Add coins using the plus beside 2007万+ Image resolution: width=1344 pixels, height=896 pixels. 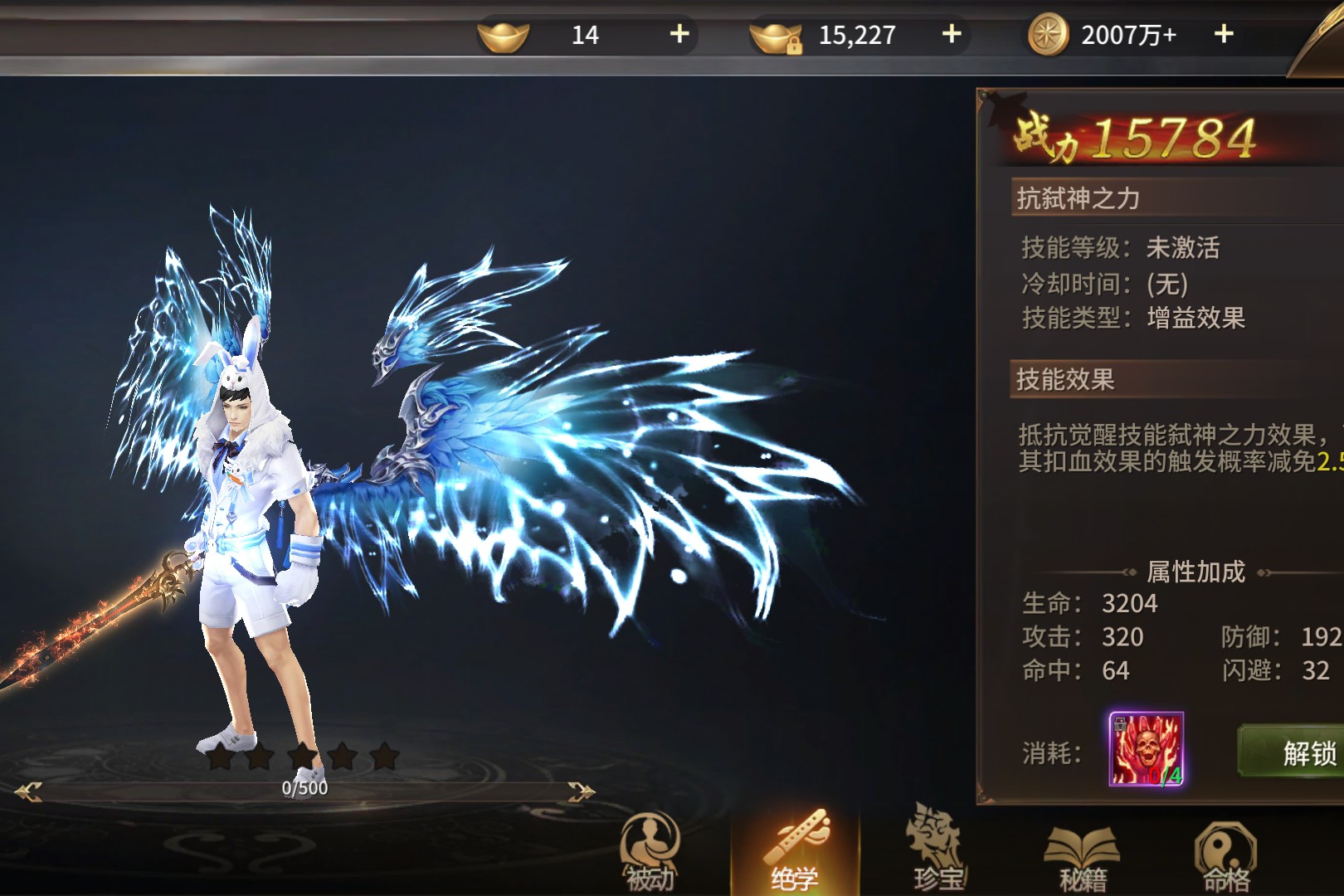click(1224, 34)
